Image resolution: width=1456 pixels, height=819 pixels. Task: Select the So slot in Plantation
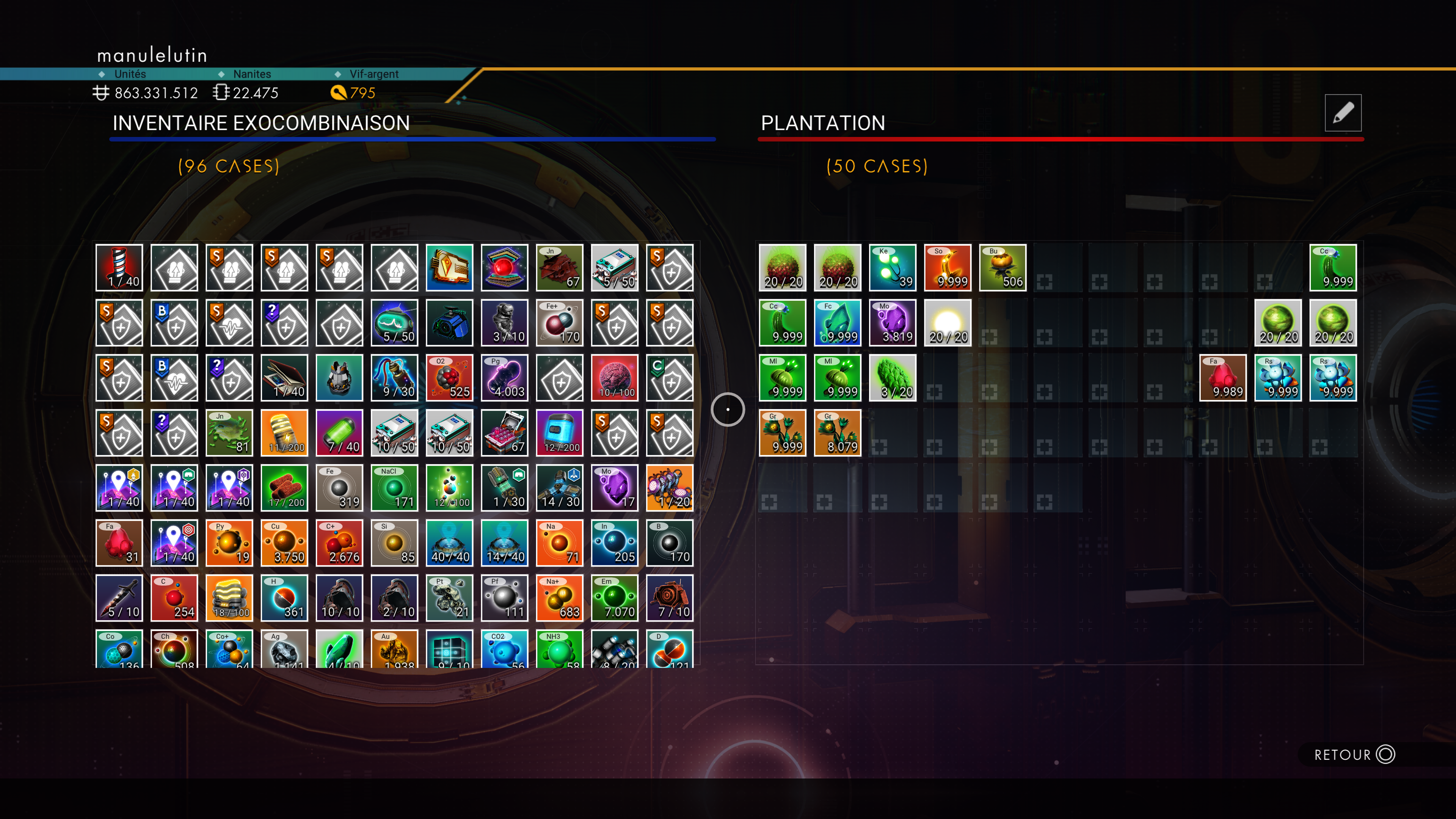tap(947, 267)
